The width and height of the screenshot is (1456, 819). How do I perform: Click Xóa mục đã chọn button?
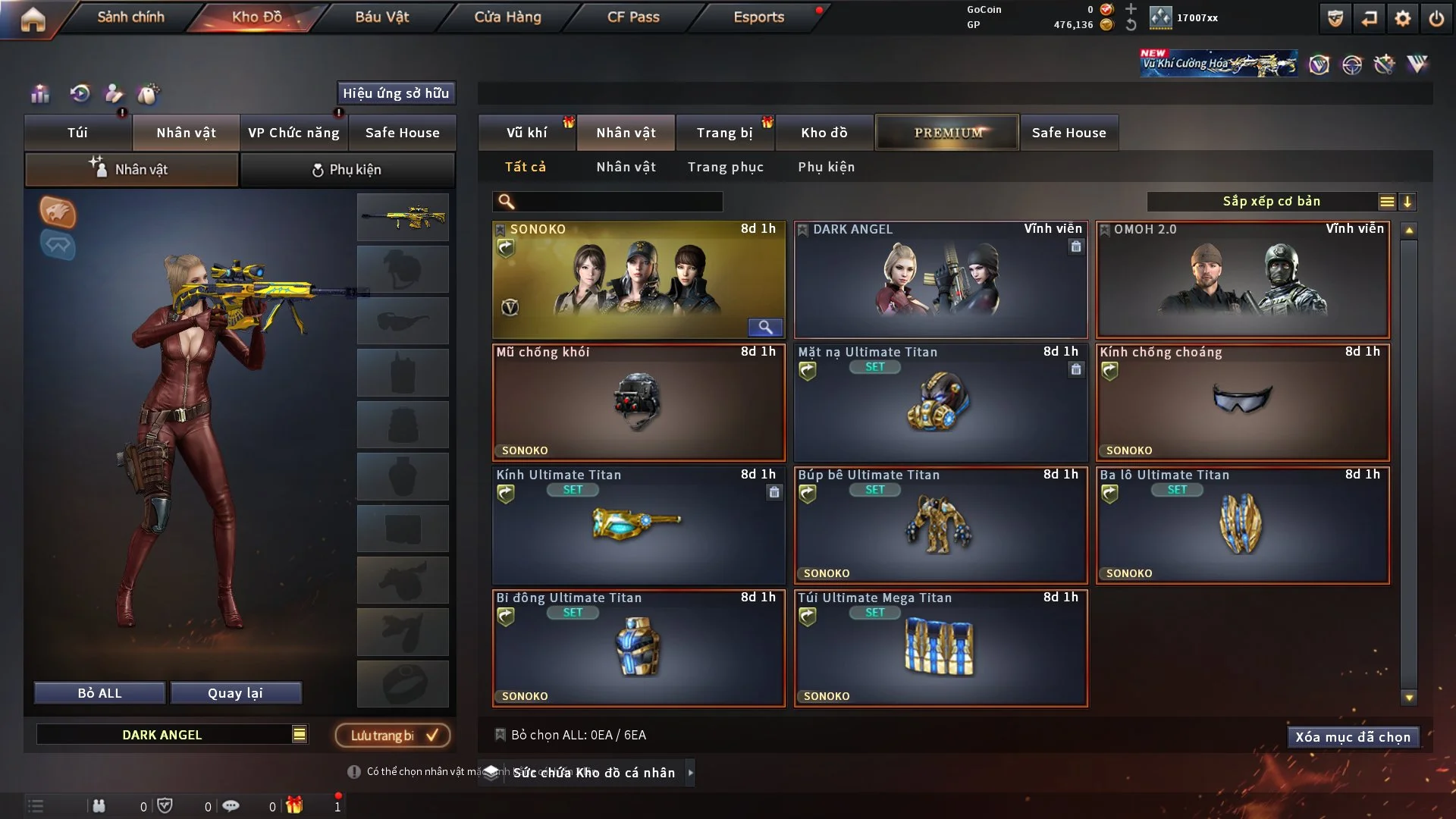(x=1352, y=737)
